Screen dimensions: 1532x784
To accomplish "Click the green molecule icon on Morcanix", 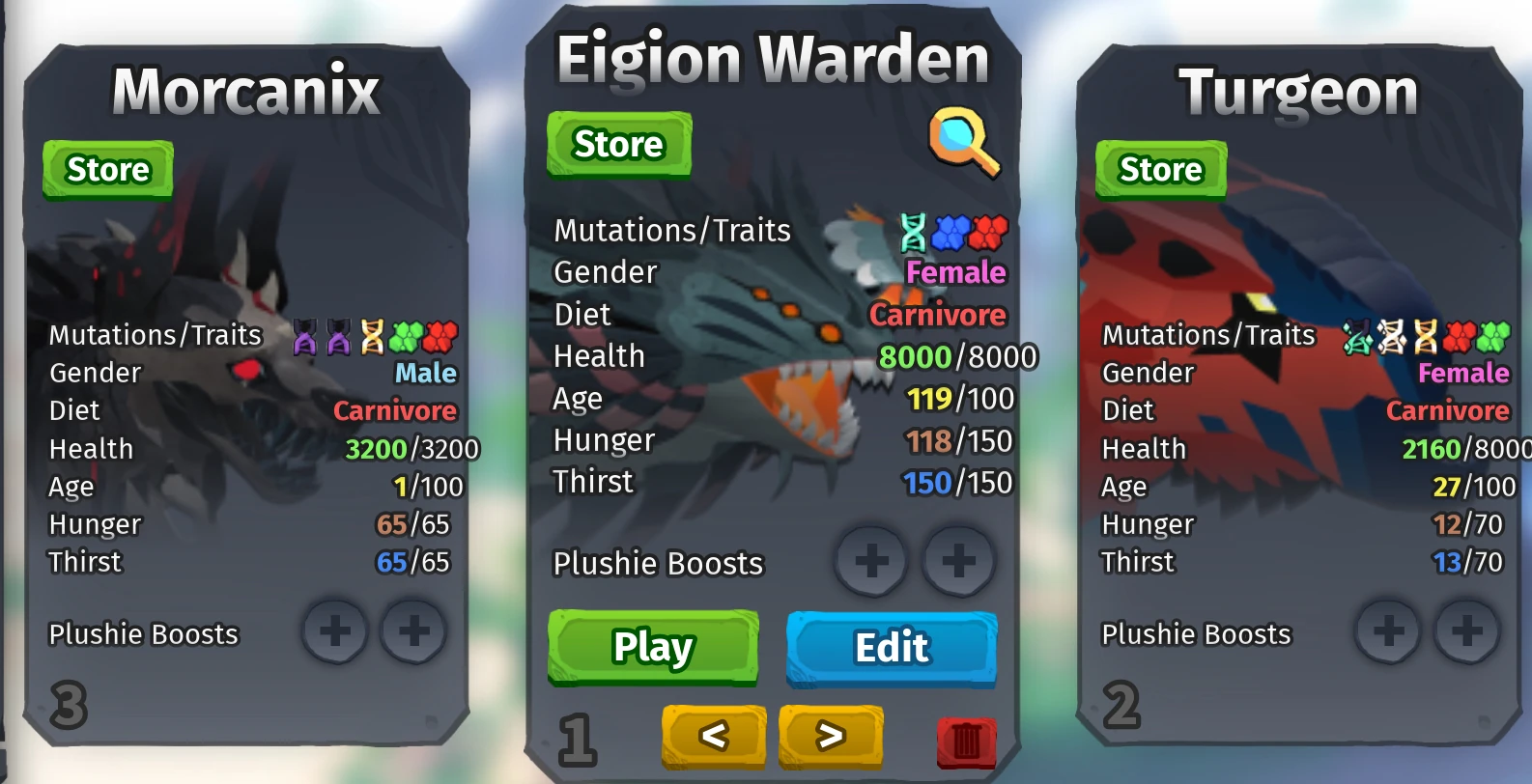I will [x=407, y=335].
